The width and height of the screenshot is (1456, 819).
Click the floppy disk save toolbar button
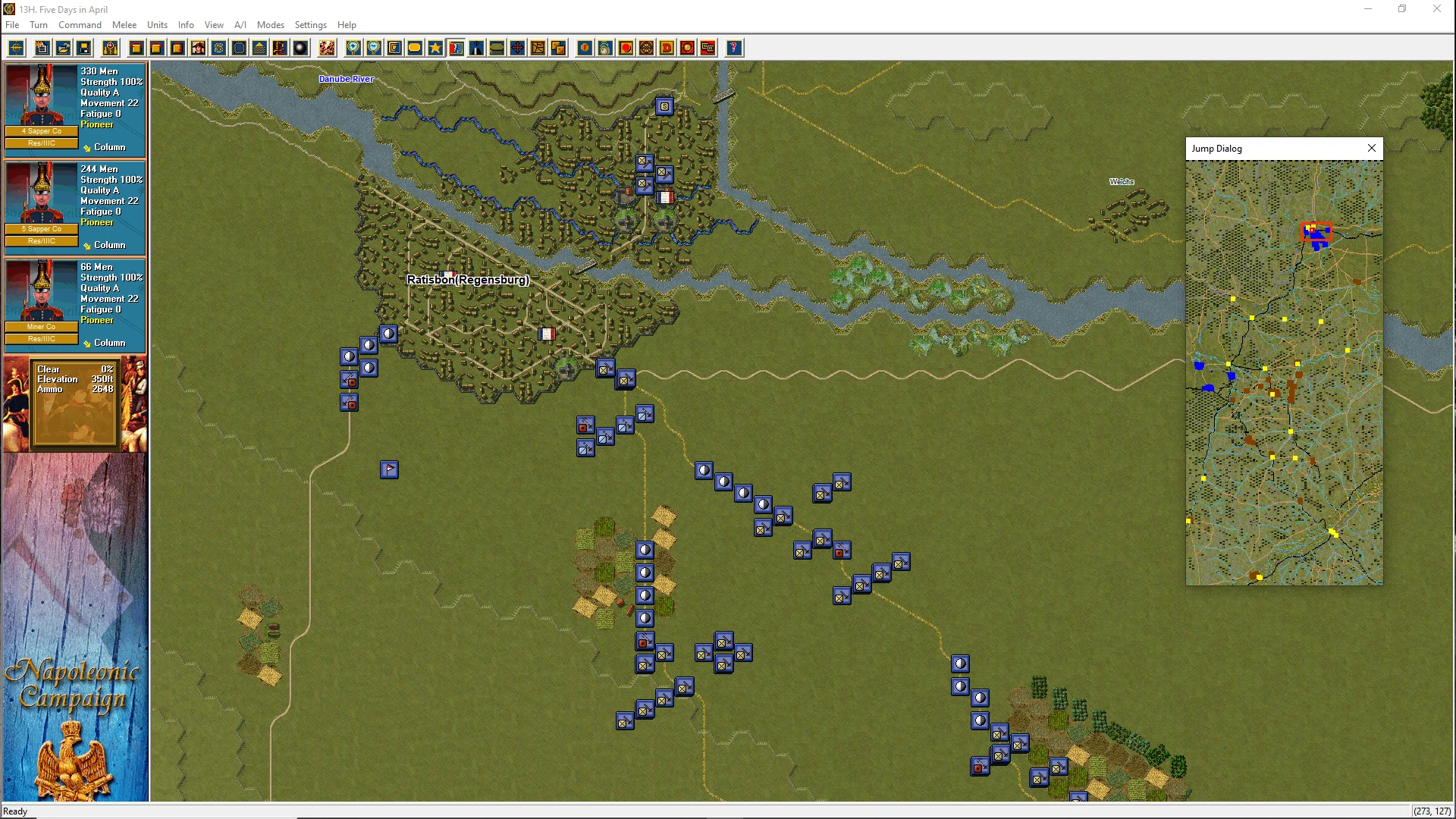point(84,49)
